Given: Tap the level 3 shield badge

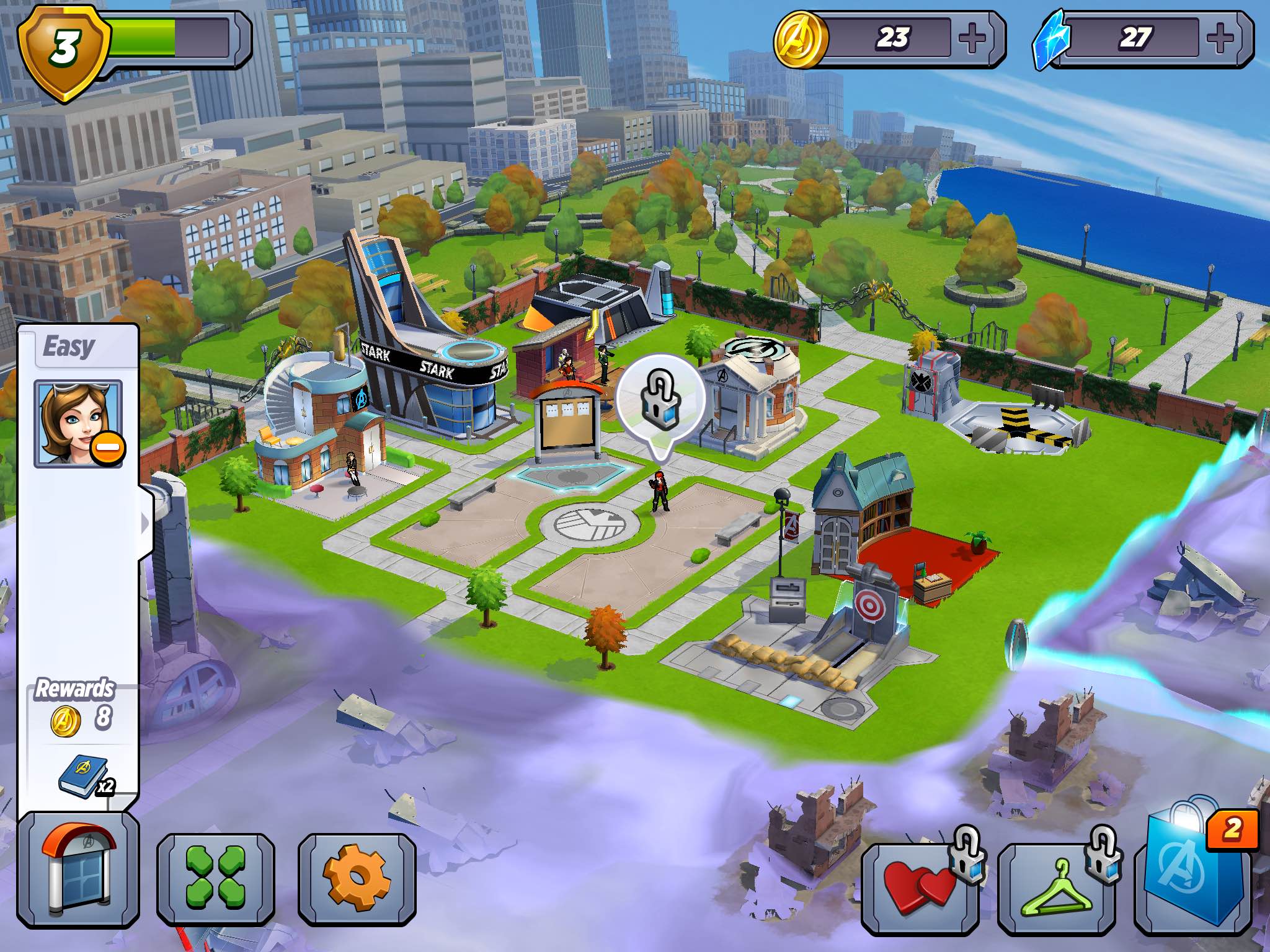Looking at the screenshot, I should click(x=63, y=48).
